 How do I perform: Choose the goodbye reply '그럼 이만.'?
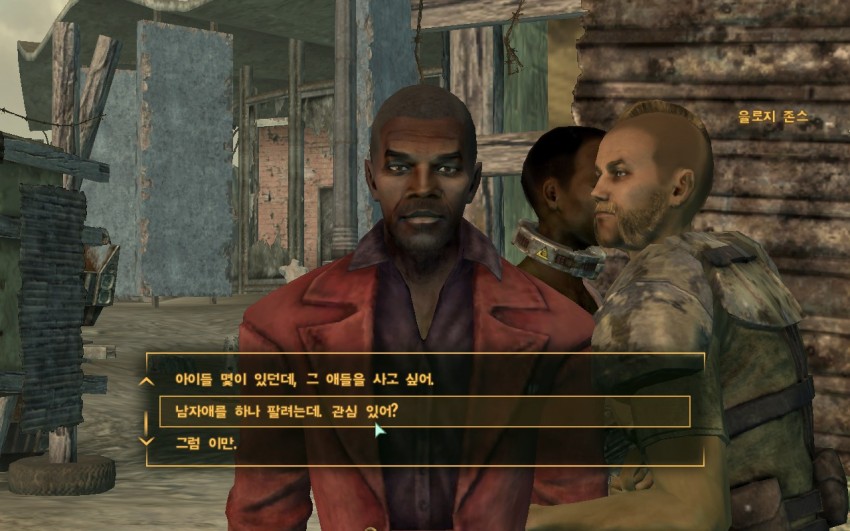206,442
